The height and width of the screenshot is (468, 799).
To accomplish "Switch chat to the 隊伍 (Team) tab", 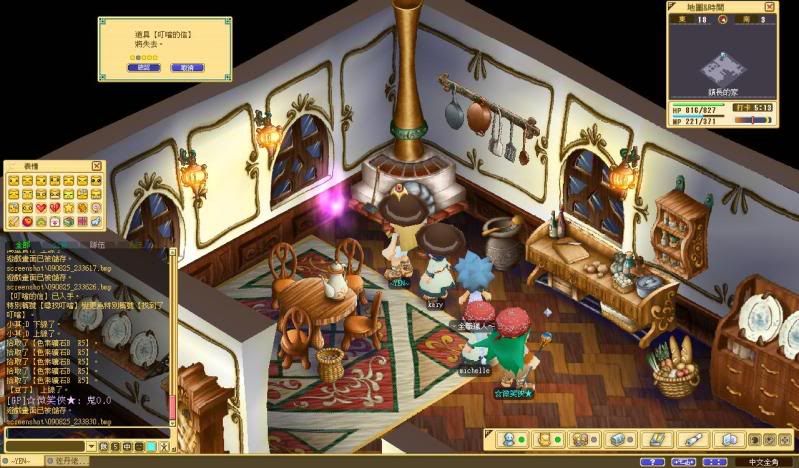I will (98, 242).
